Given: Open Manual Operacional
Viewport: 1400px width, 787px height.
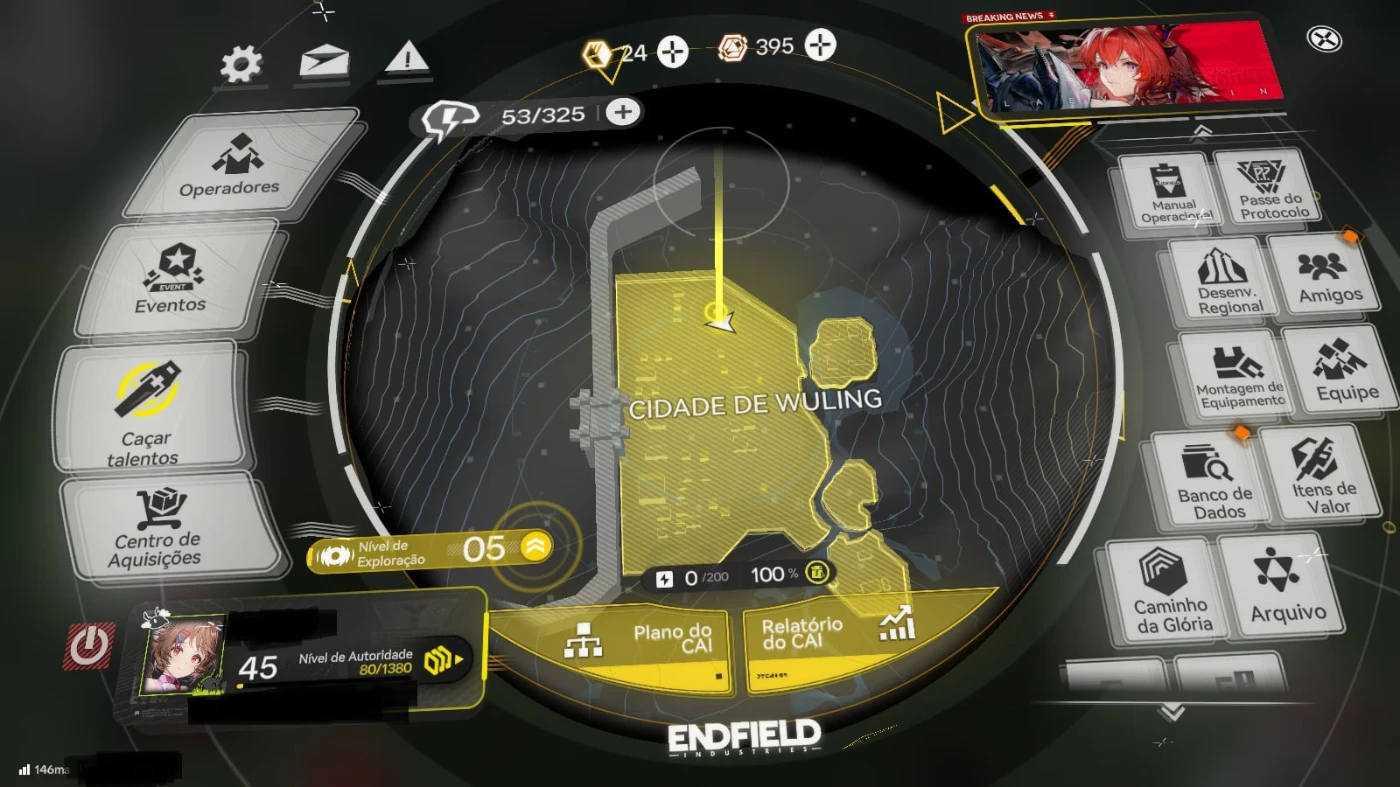Looking at the screenshot, I should tap(1168, 192).
